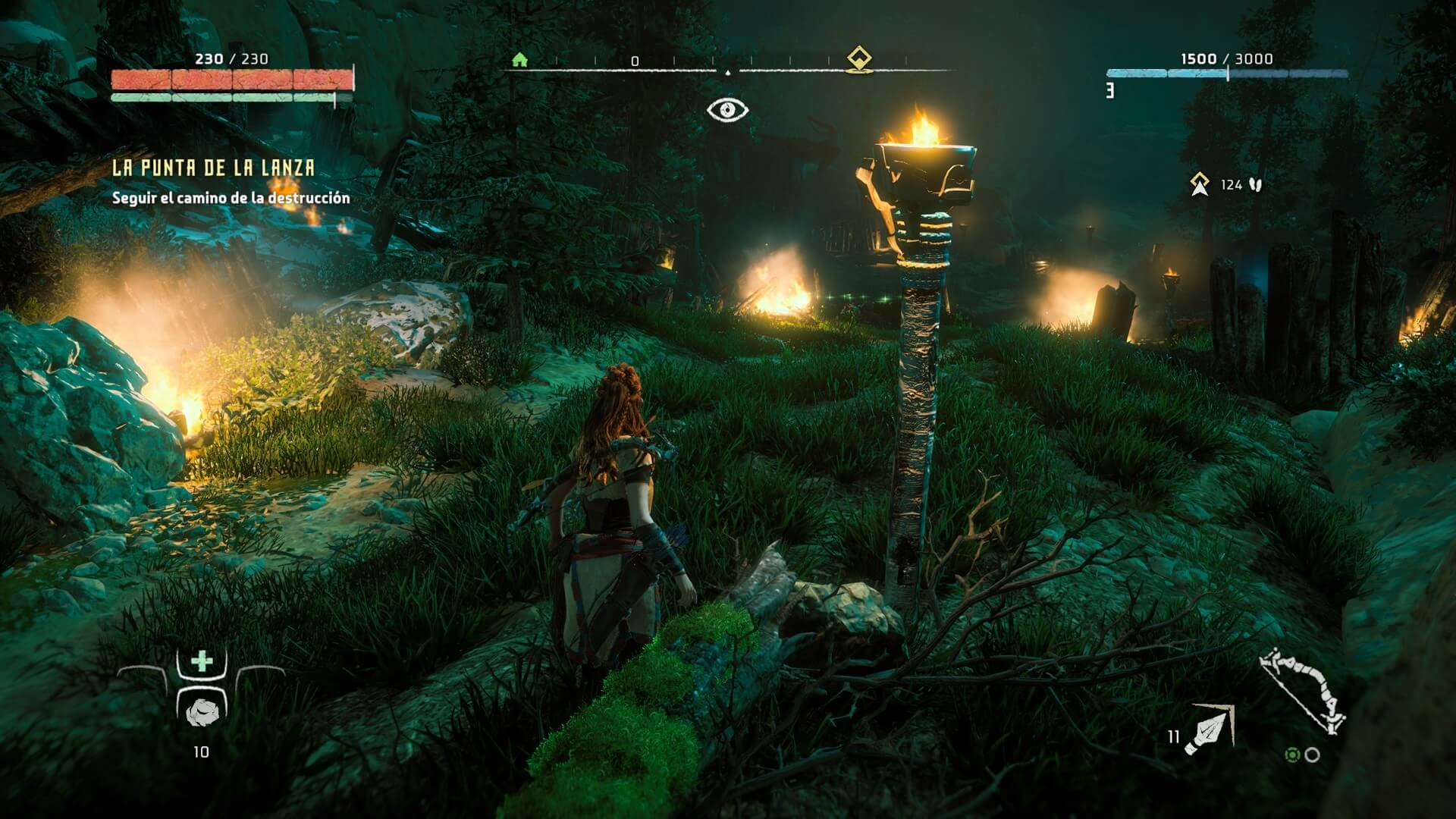Select the rock item slot

click(x=202, y=711)
